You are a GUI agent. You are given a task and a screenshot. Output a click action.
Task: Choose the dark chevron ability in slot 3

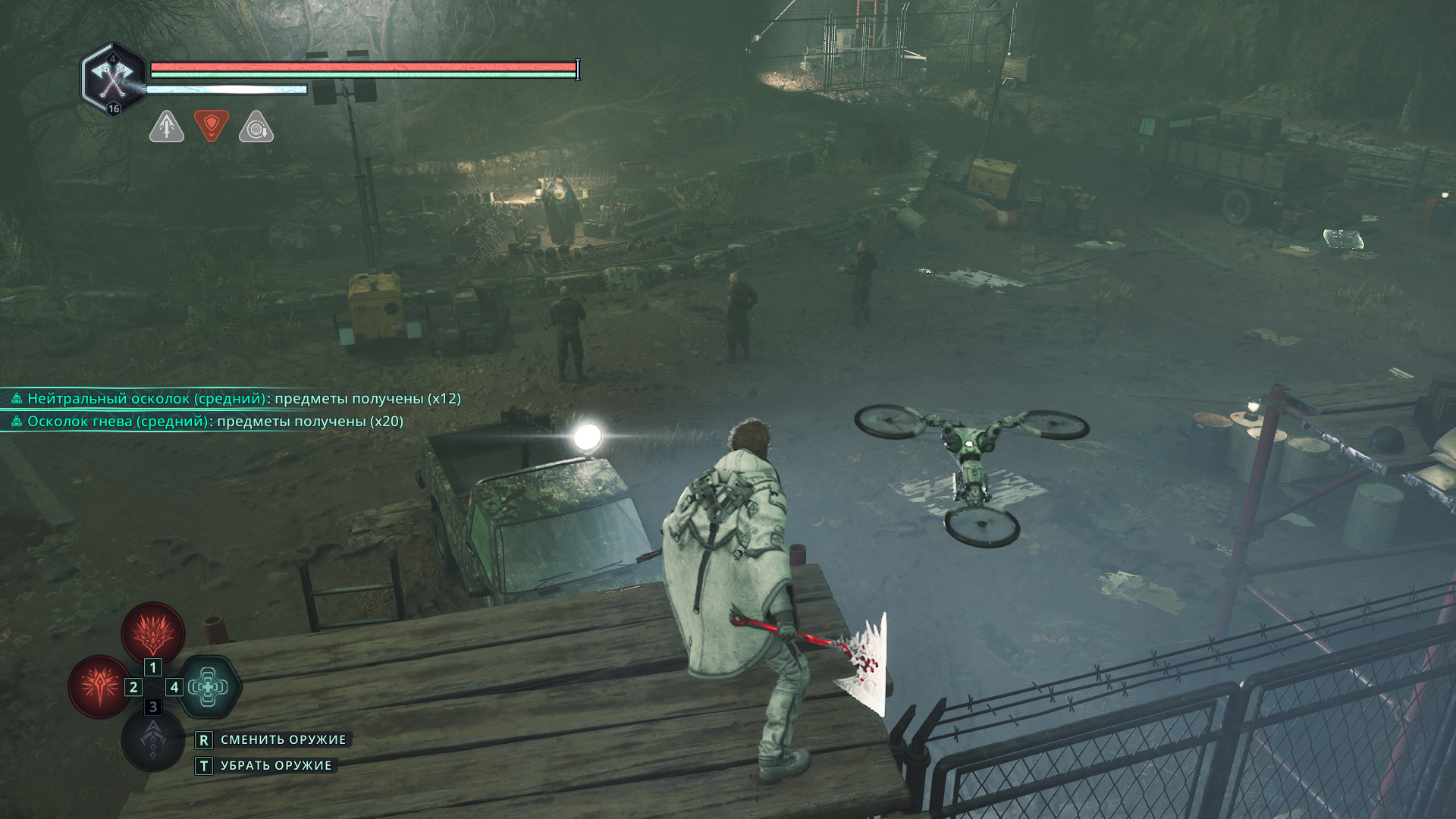(x=152, y=741)
